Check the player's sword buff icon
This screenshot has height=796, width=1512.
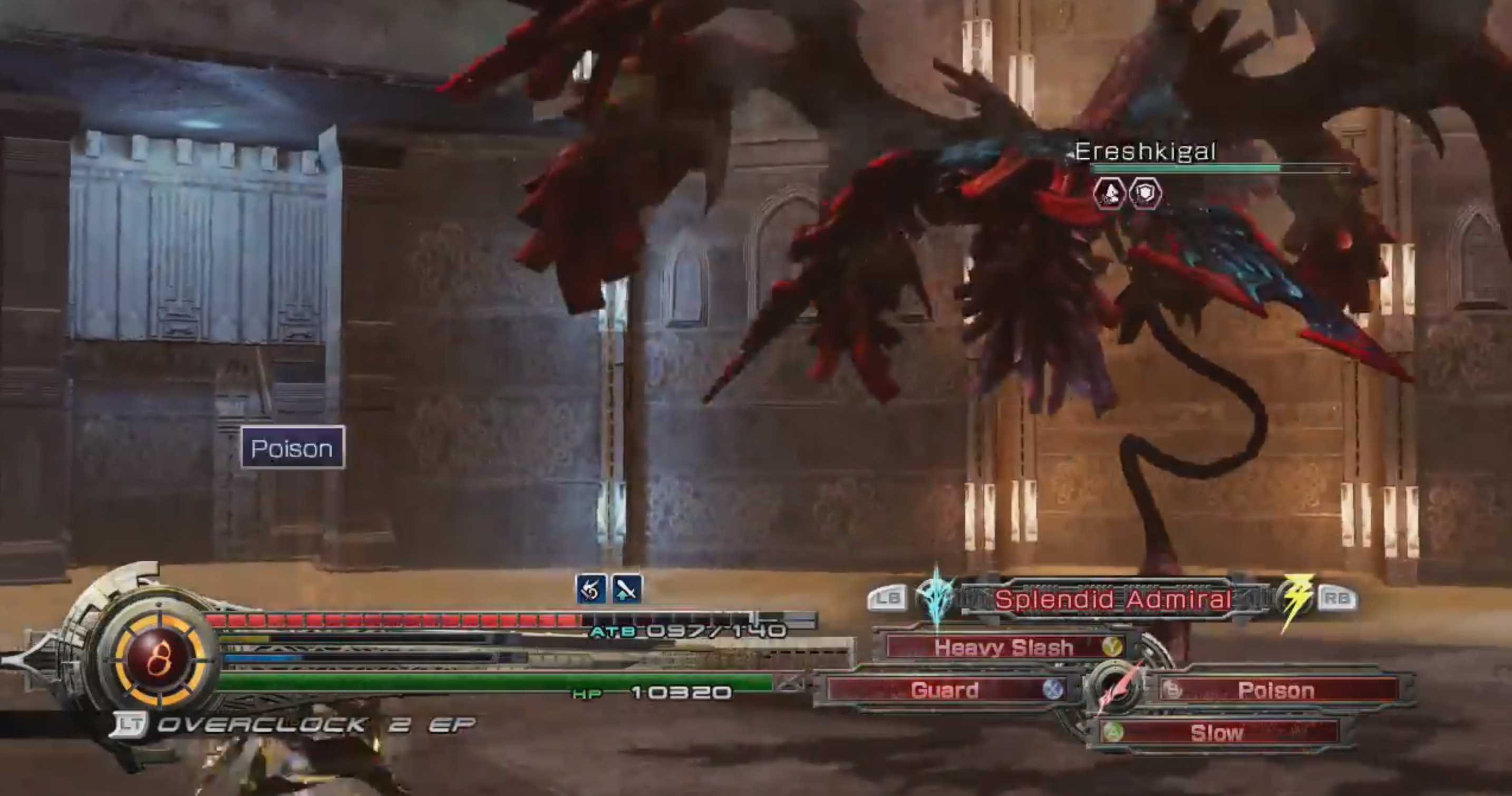pyautogui.click(x=626, y=589)
